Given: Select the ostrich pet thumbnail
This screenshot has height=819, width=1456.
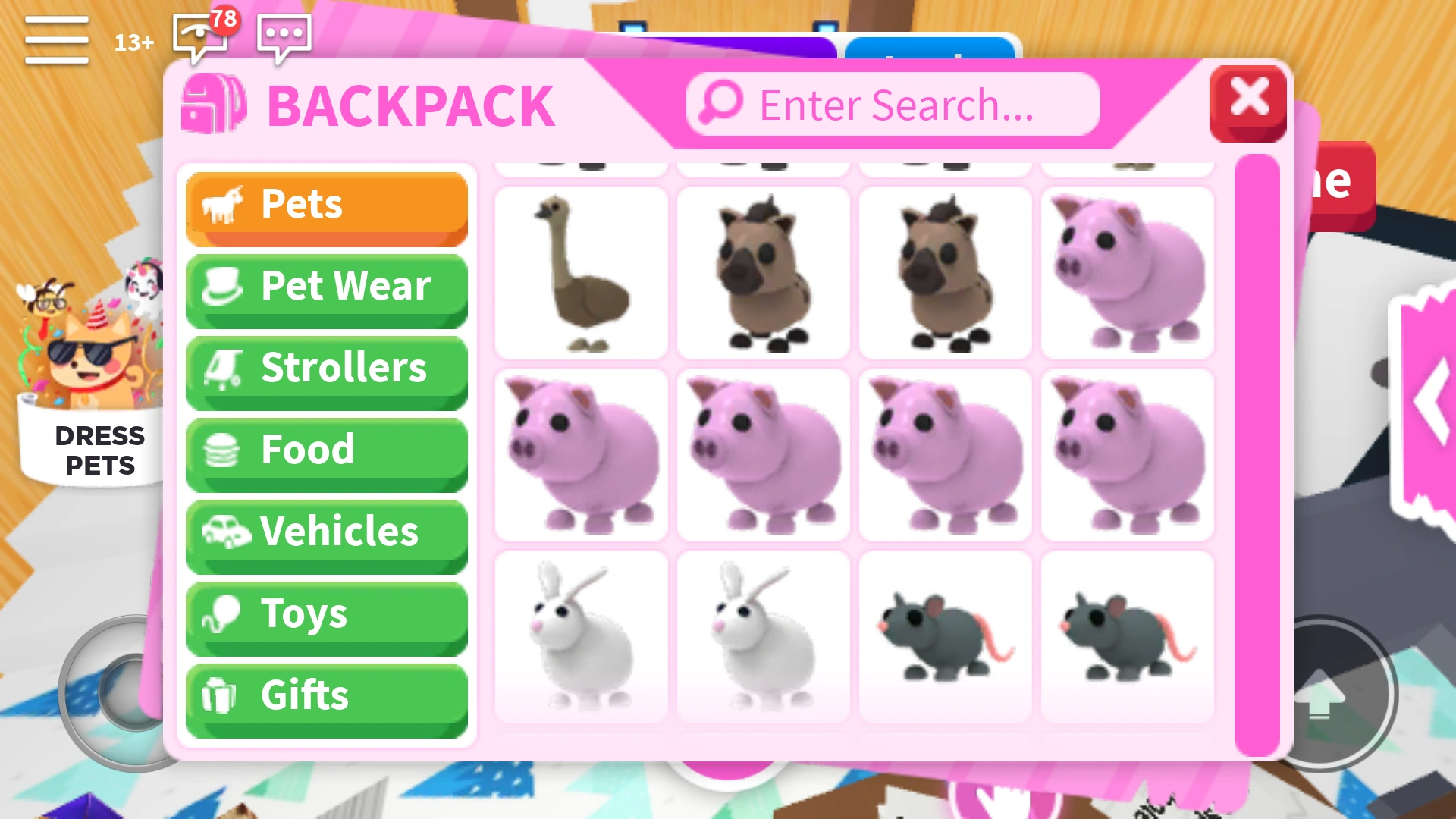Looking at the screenshot, I should point(580,271).
